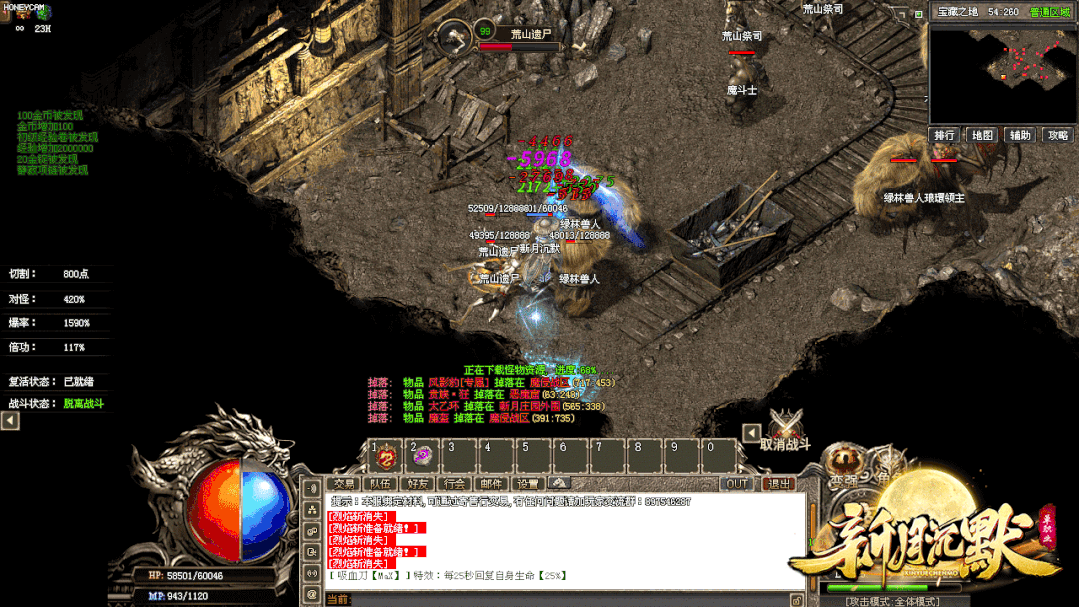Open the 攻略 strategy guide

pyautogui.click(x=1057, y=135)
